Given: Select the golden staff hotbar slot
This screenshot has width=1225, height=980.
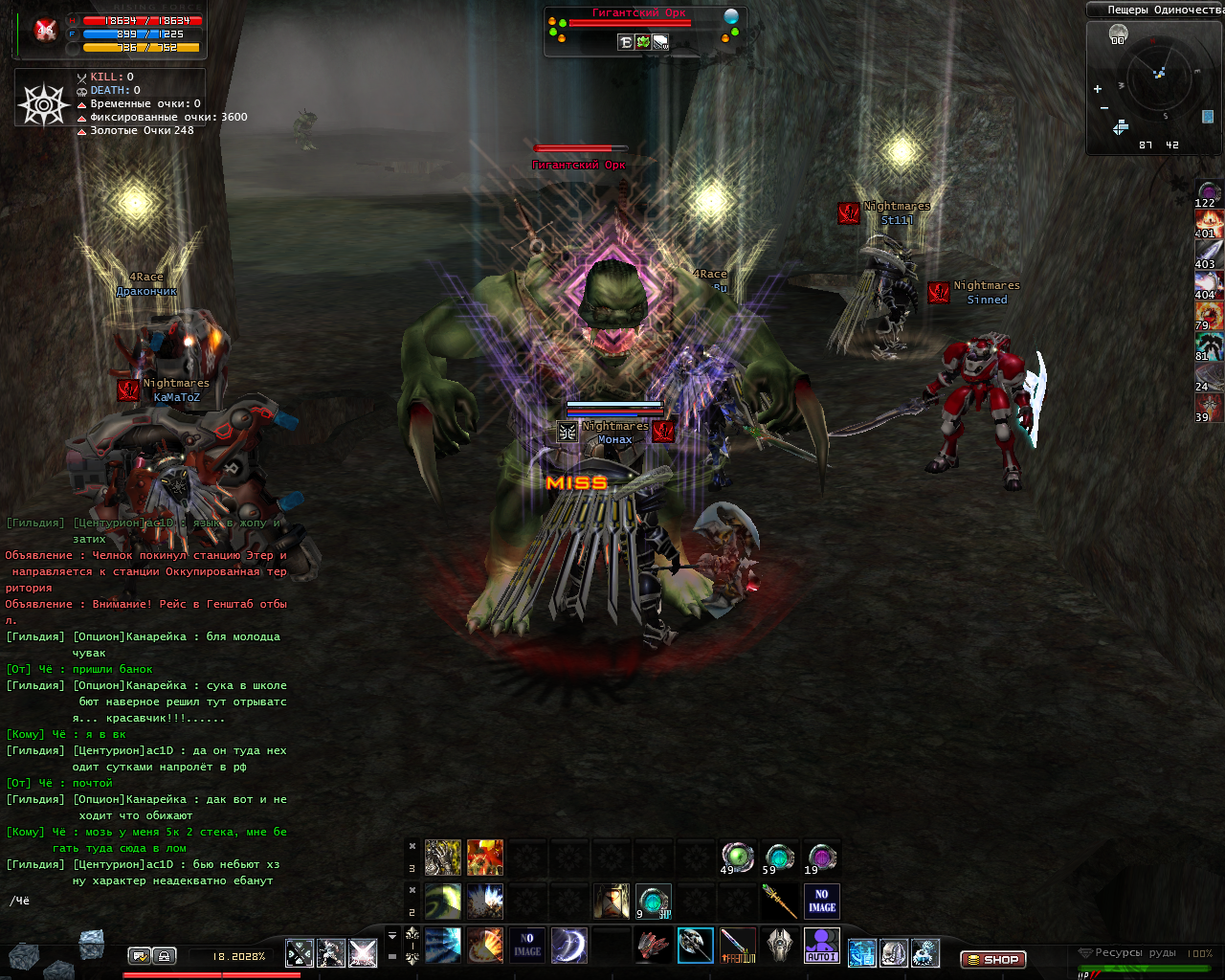Looking at the screenshot, I should pyautogui.click(x=779, y=902).
